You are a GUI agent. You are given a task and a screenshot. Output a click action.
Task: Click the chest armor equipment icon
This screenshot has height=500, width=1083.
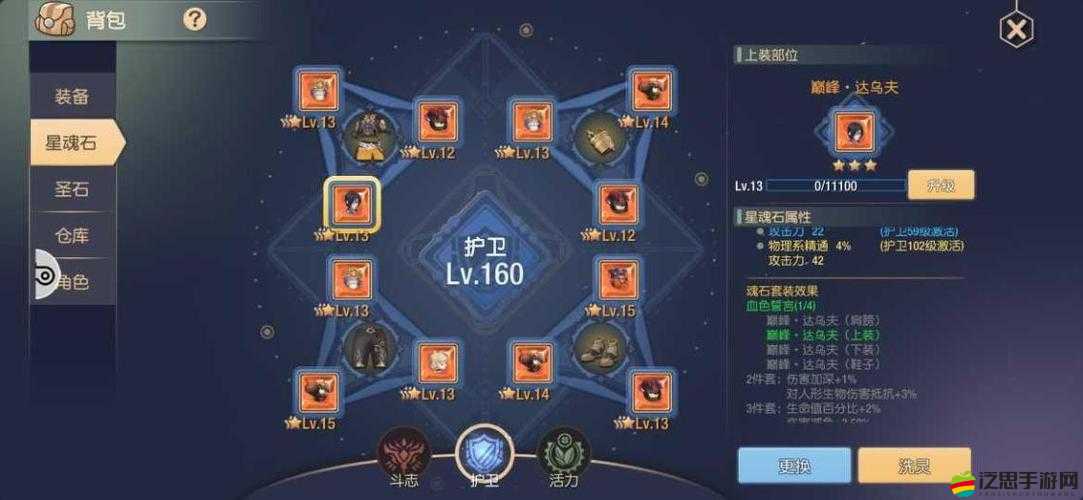pyautogui.click(x=370, y=136)
